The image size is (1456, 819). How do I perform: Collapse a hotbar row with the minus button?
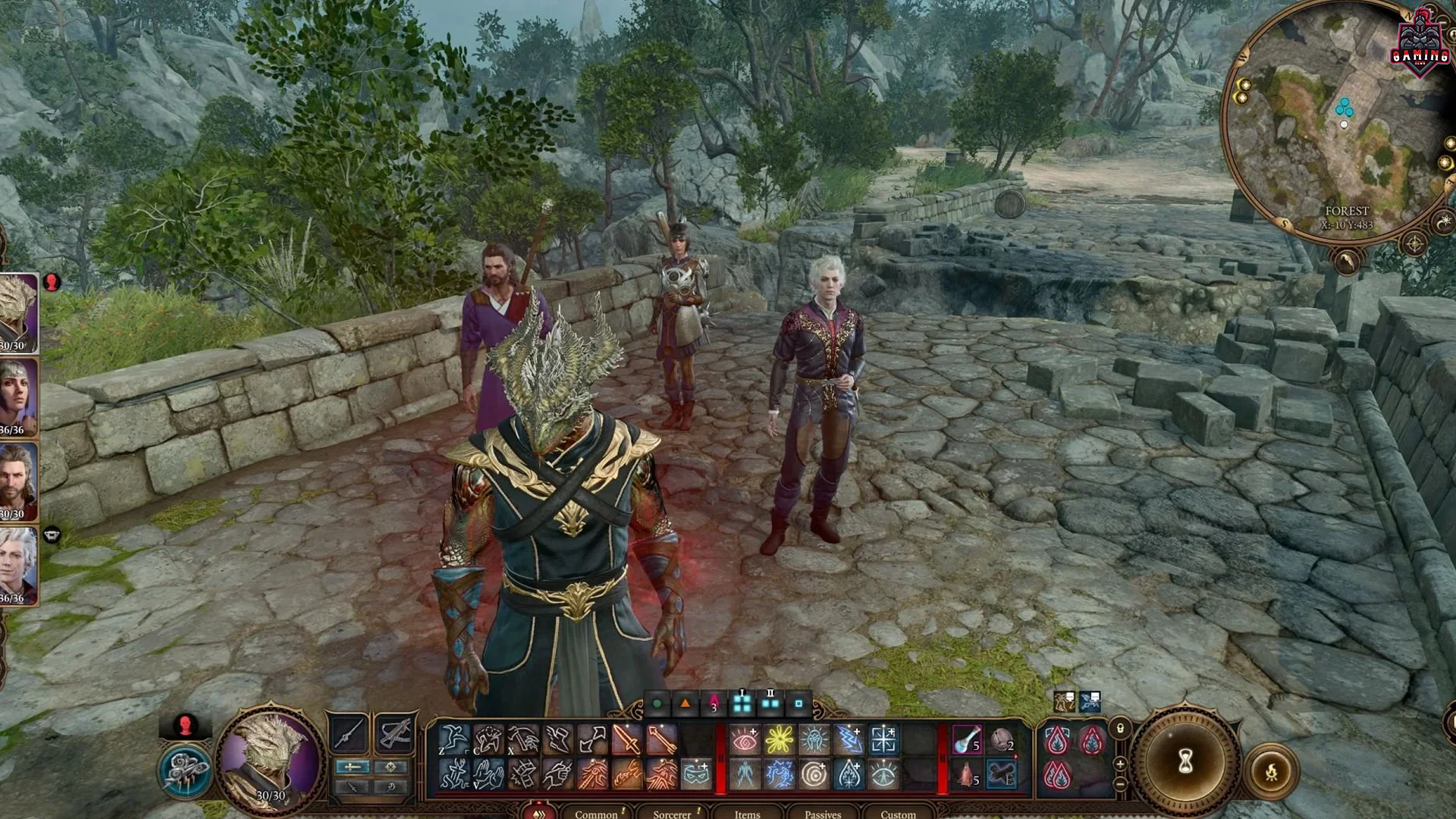coord(1120,784)
